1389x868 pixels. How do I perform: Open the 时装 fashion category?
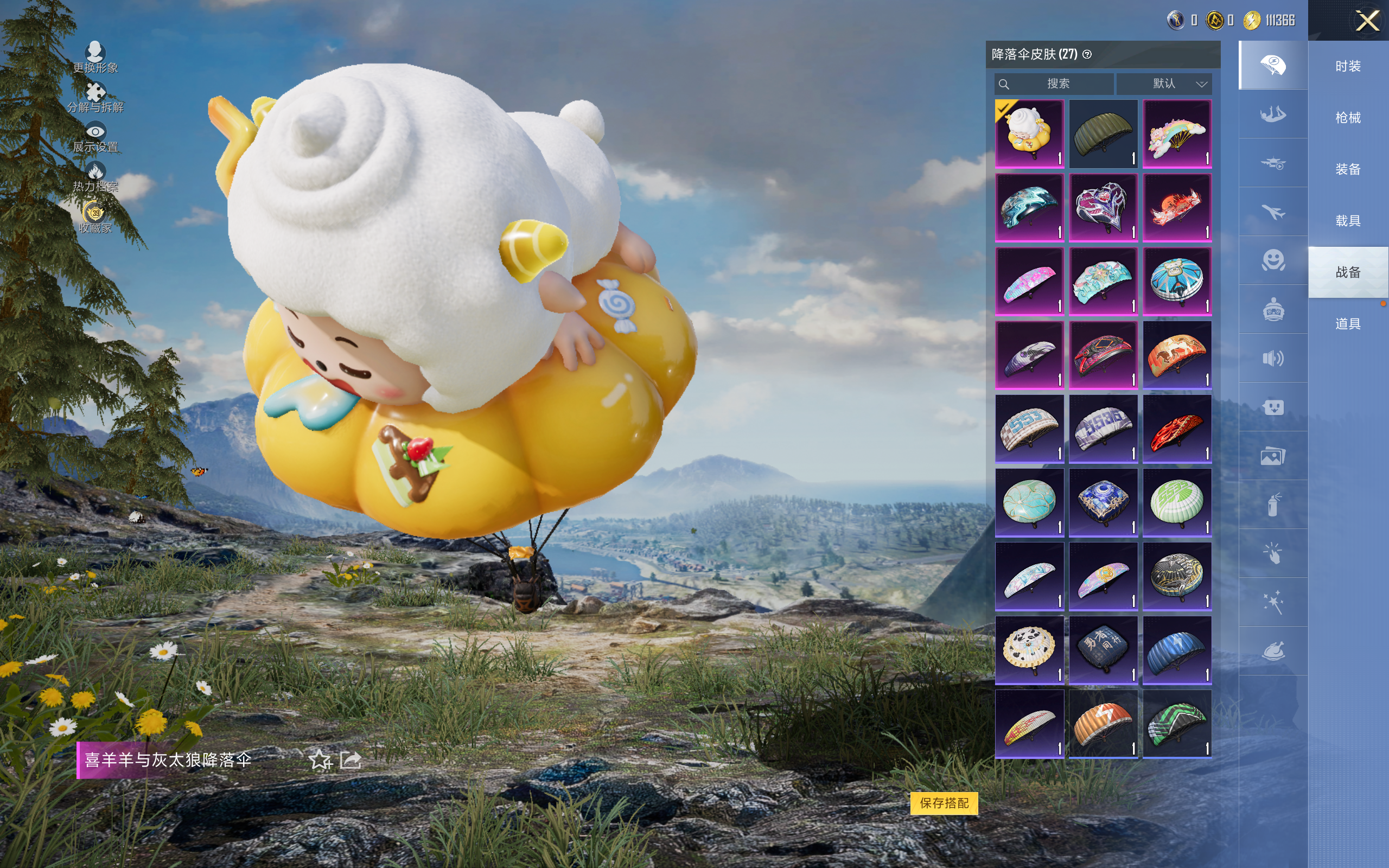pos(1348,66)
